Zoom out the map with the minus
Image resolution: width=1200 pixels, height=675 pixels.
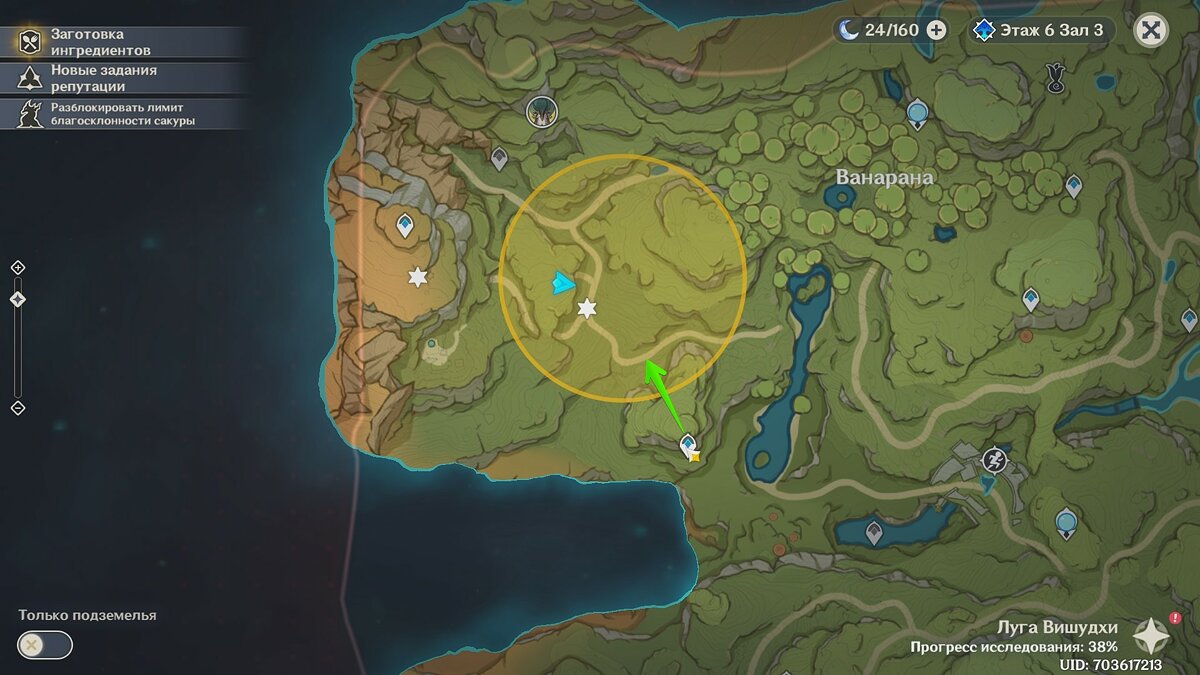point(17,408)
